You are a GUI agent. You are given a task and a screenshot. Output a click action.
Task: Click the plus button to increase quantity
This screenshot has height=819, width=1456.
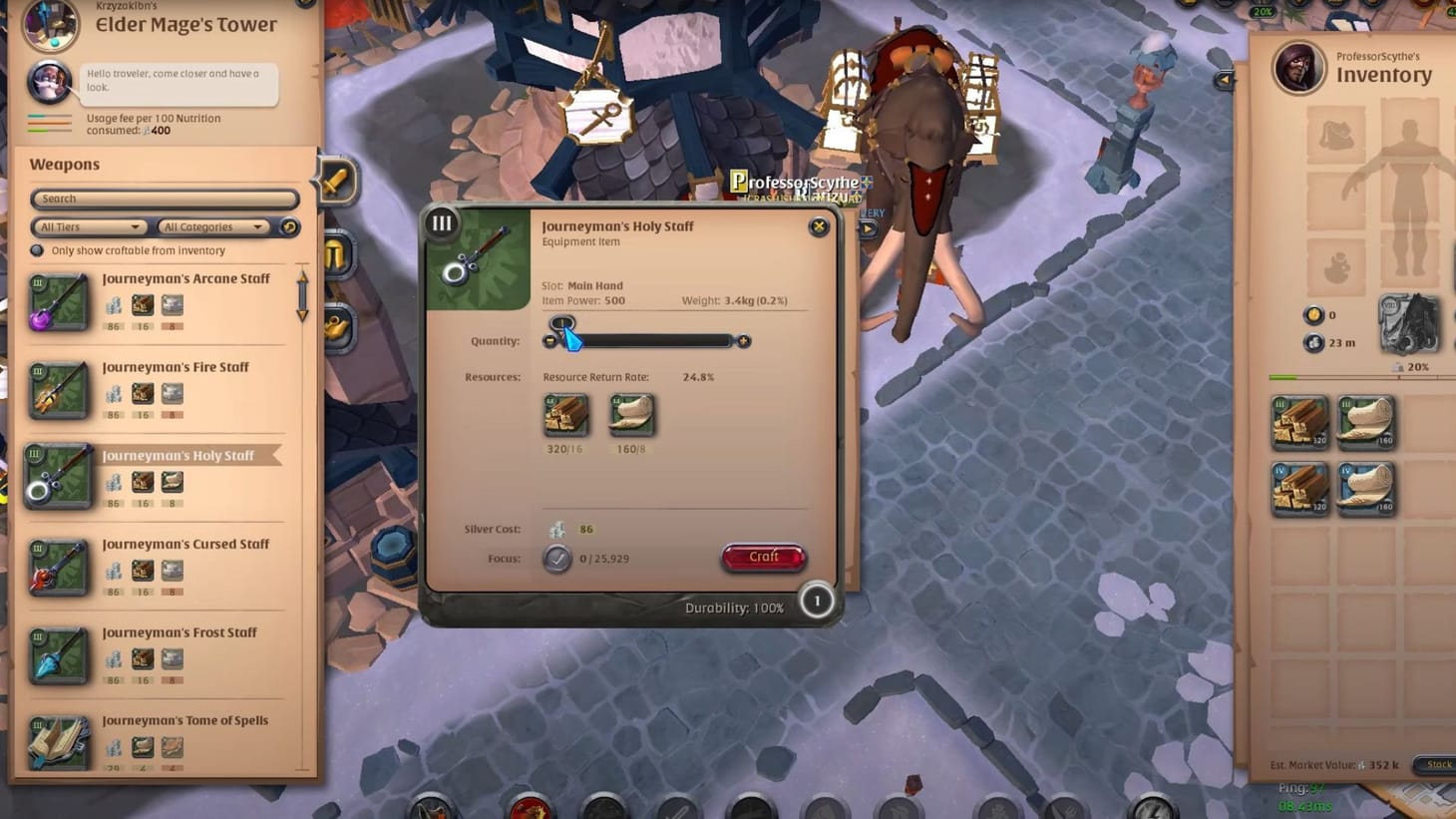tap(743, 340)
